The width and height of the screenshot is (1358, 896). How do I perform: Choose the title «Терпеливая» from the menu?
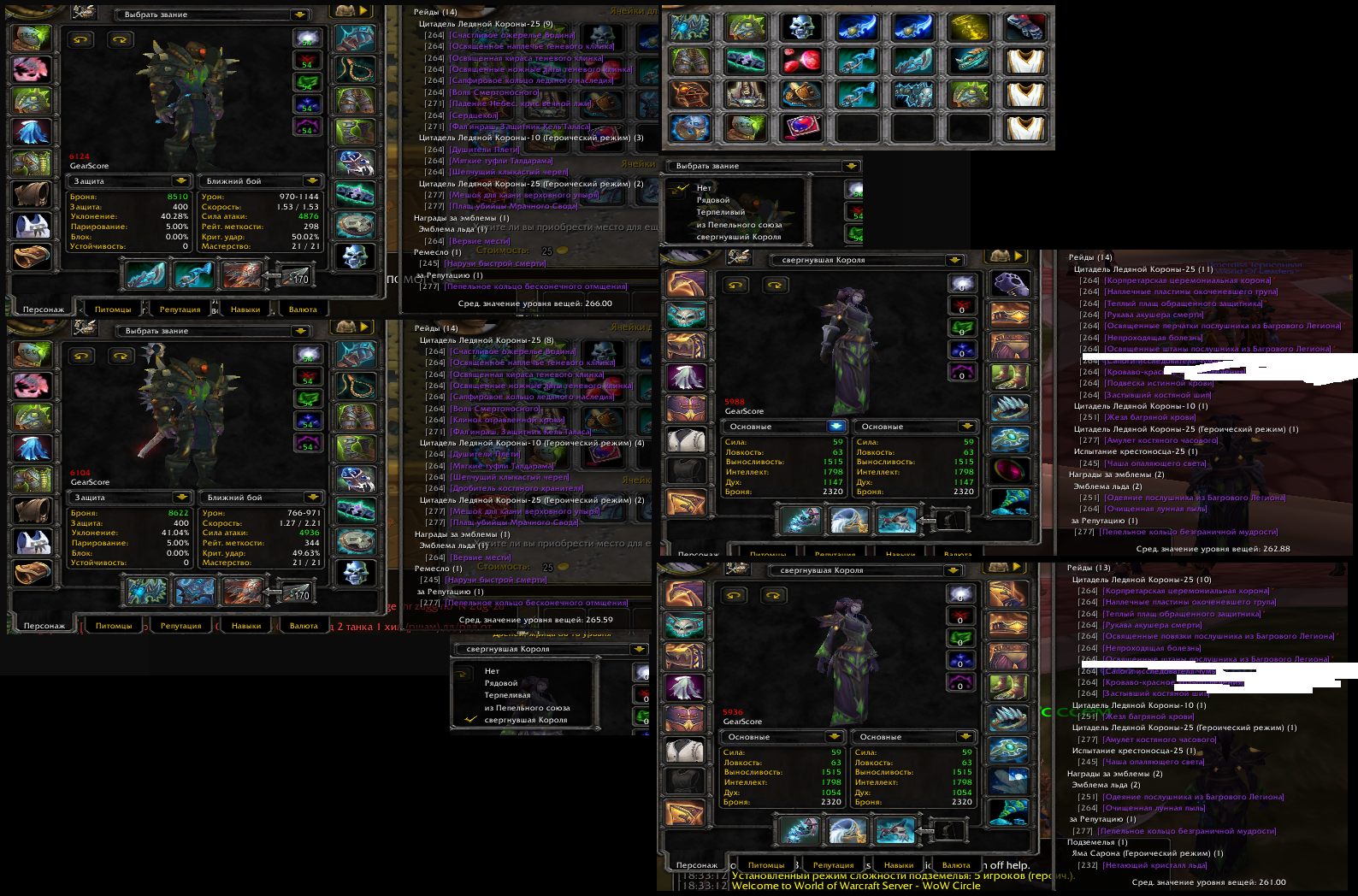507,695
